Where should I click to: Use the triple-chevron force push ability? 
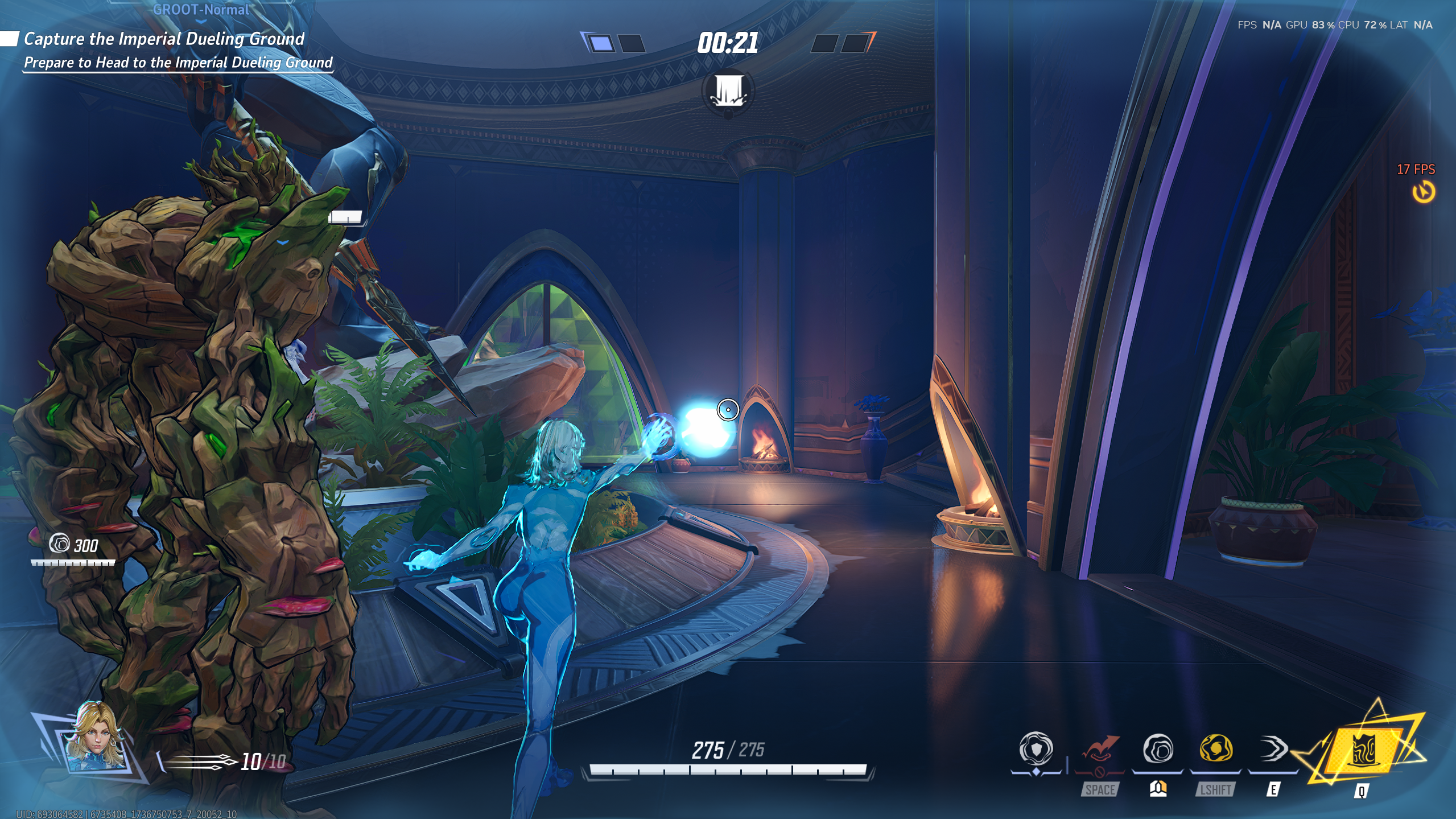(x=1273, y=749)
